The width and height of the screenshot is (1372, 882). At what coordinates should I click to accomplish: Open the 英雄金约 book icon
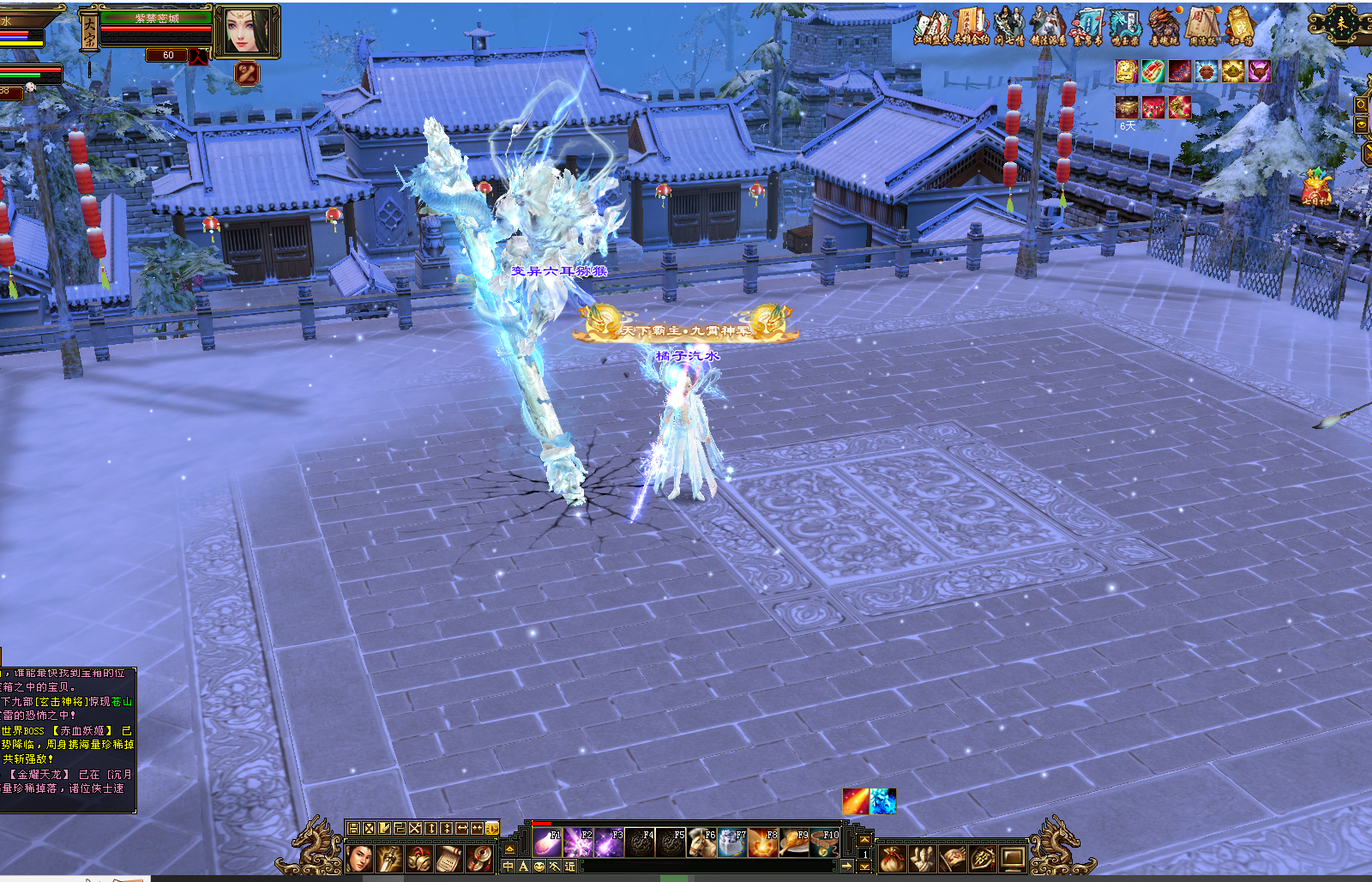(x=971, y=27)
